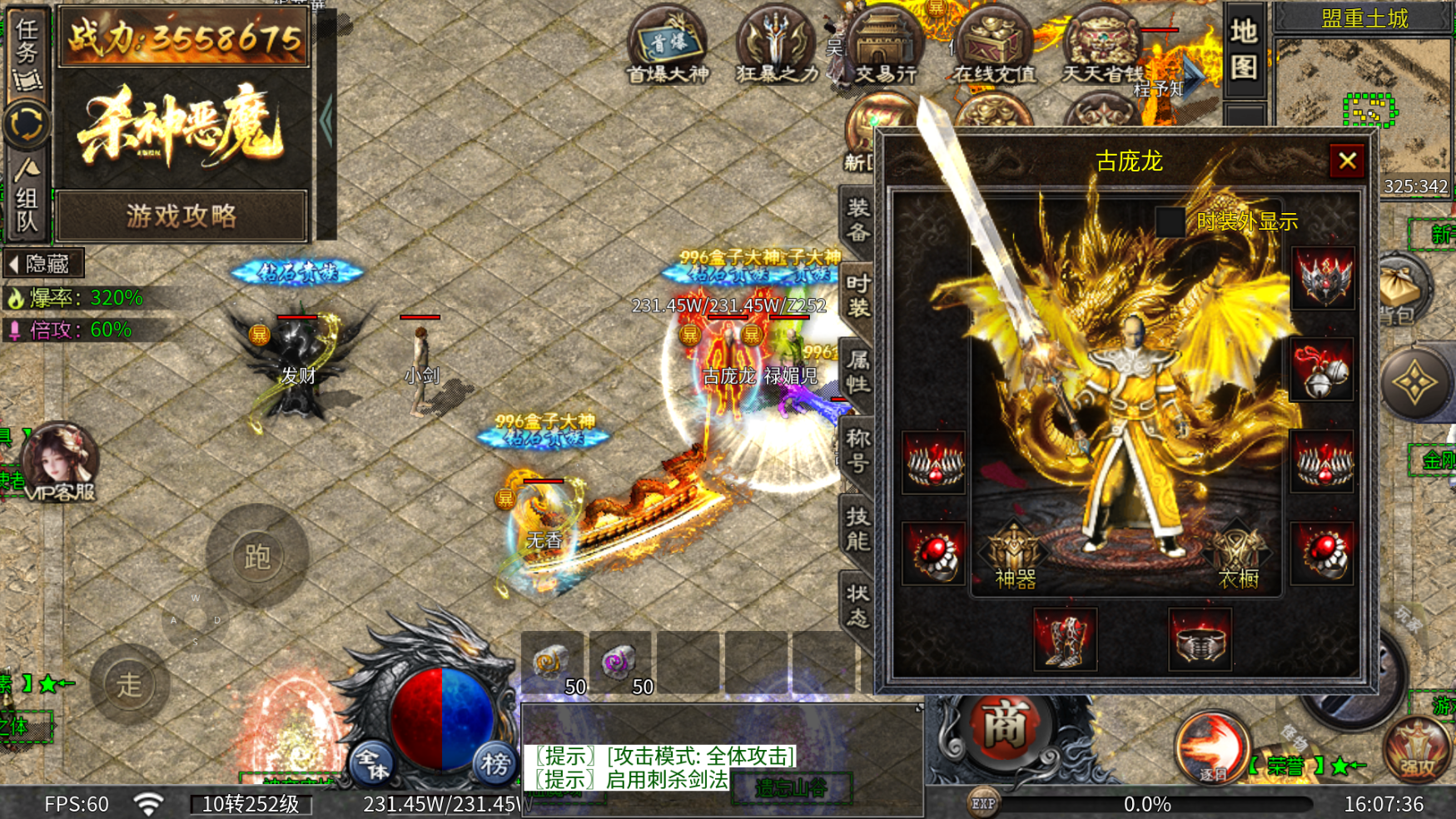Open 在线充值 recharge menu
Image resolution: width=1456 pixels, height=819 pixels.
[994, 47]
